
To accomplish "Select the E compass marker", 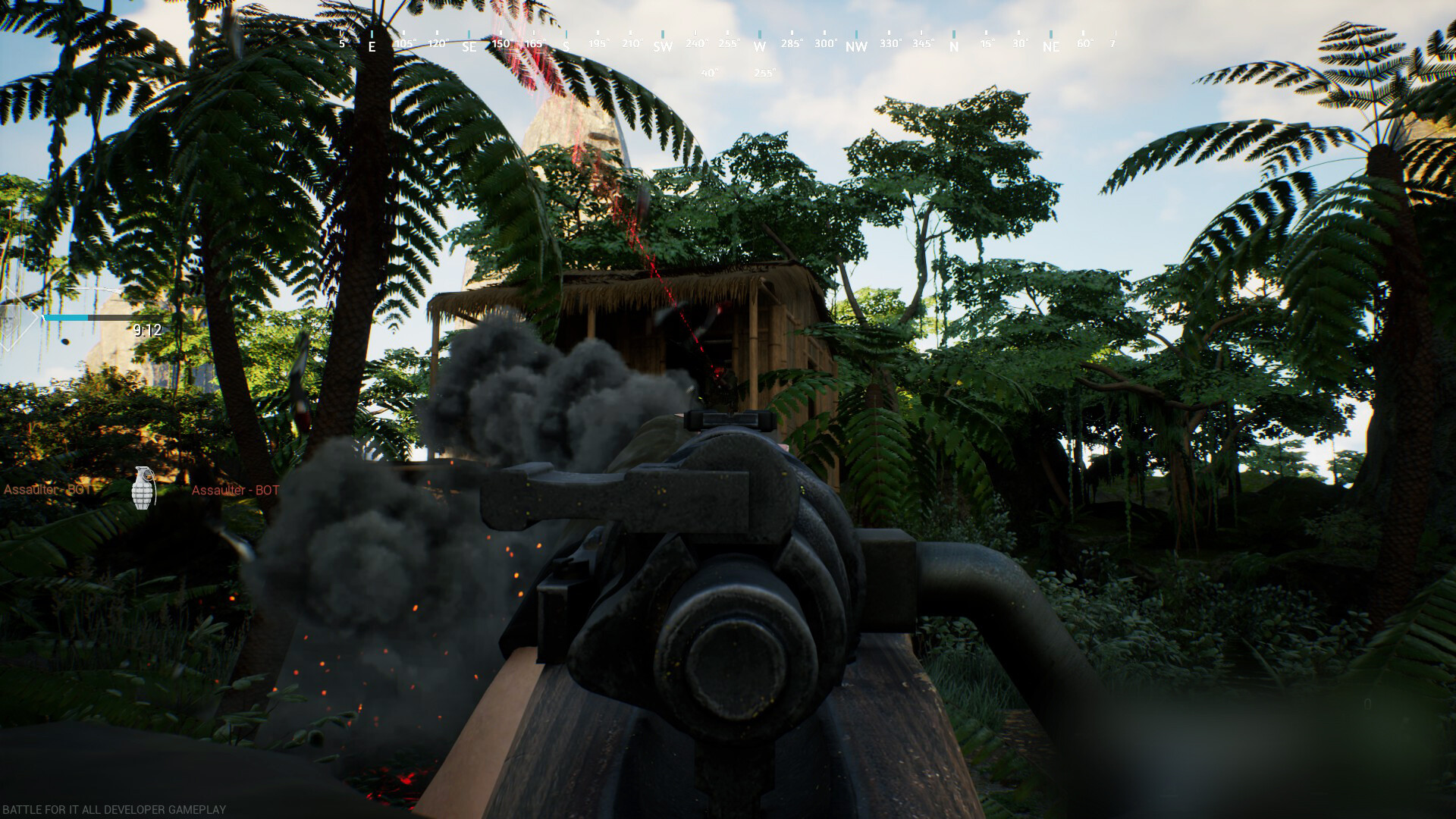I will point(372,46).
